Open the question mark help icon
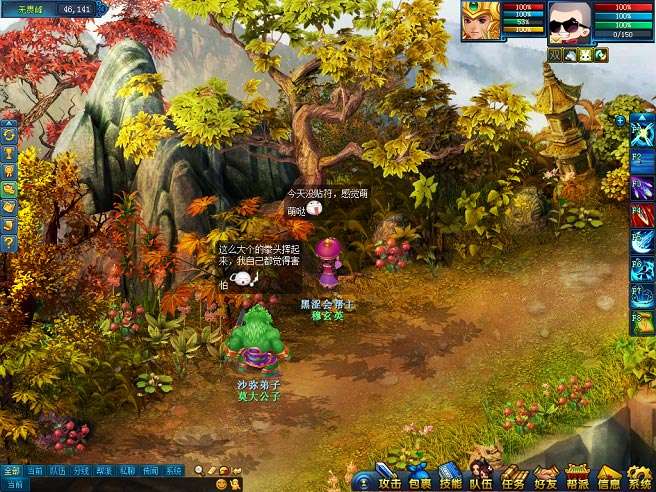This screenshot has width=656, height=492. click(x=9, y=242)
